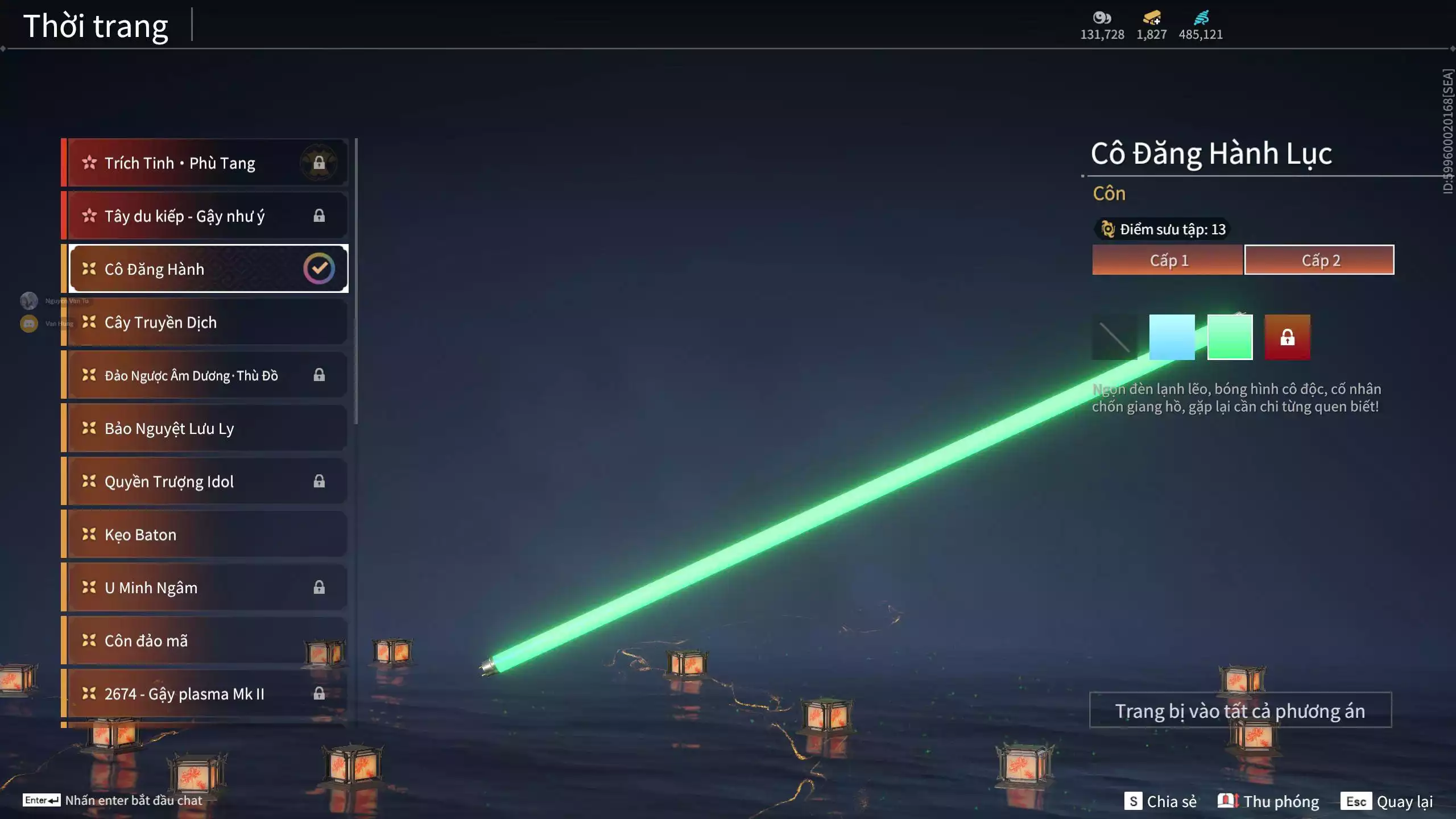Choose 2674 - Gậy plasma Mk II
The height and width of the screenshot is (819, 1456).
point(205,694)
